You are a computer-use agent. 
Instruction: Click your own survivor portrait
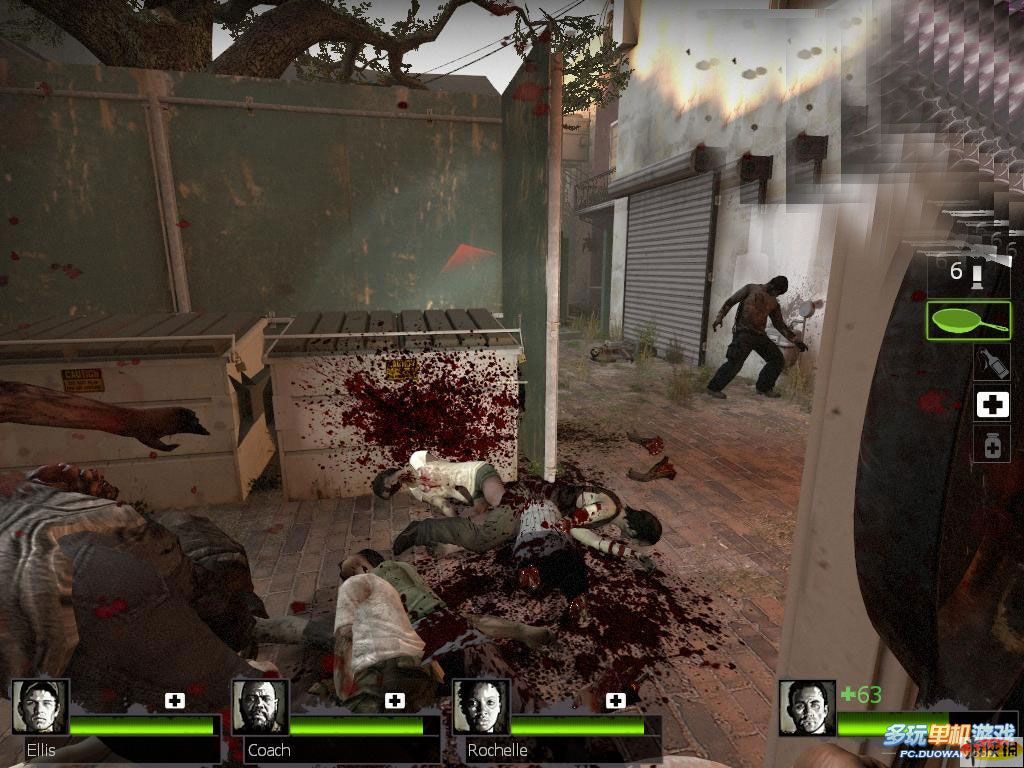pos(806,707)
